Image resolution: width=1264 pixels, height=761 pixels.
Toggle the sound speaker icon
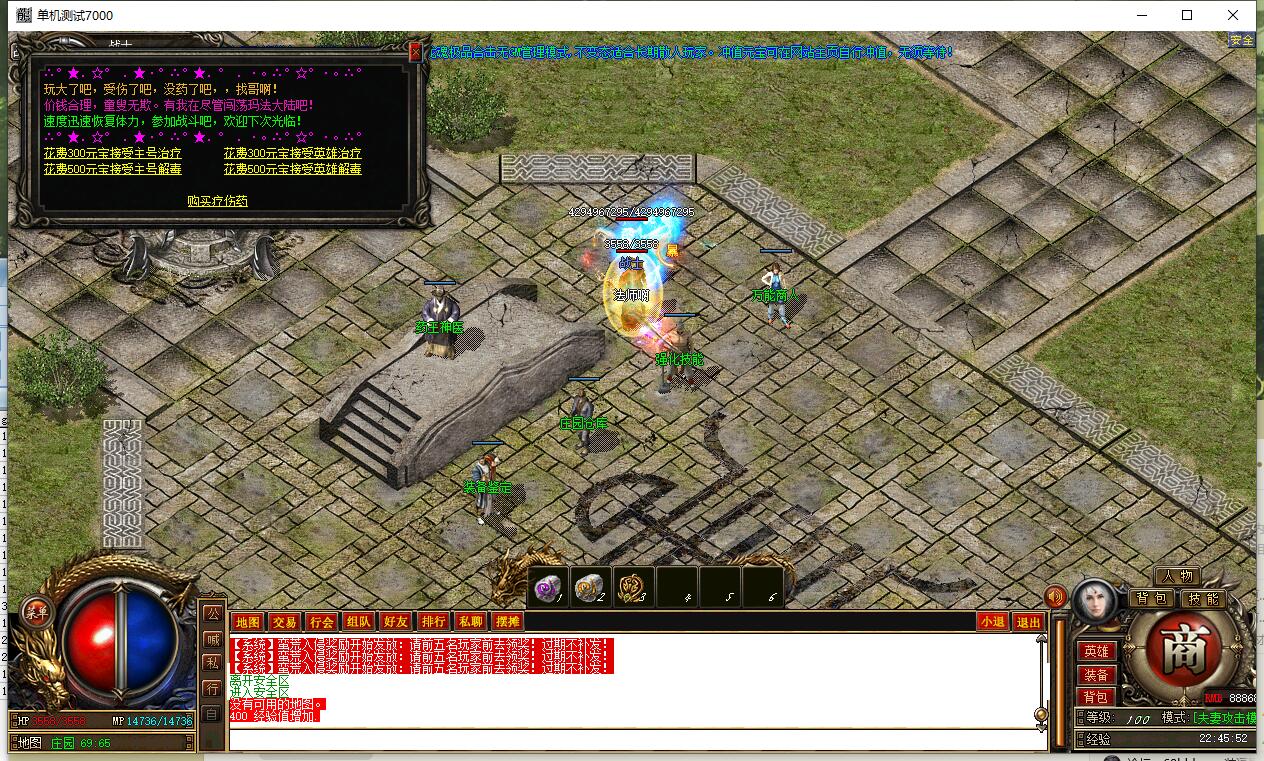[1055, 597]
